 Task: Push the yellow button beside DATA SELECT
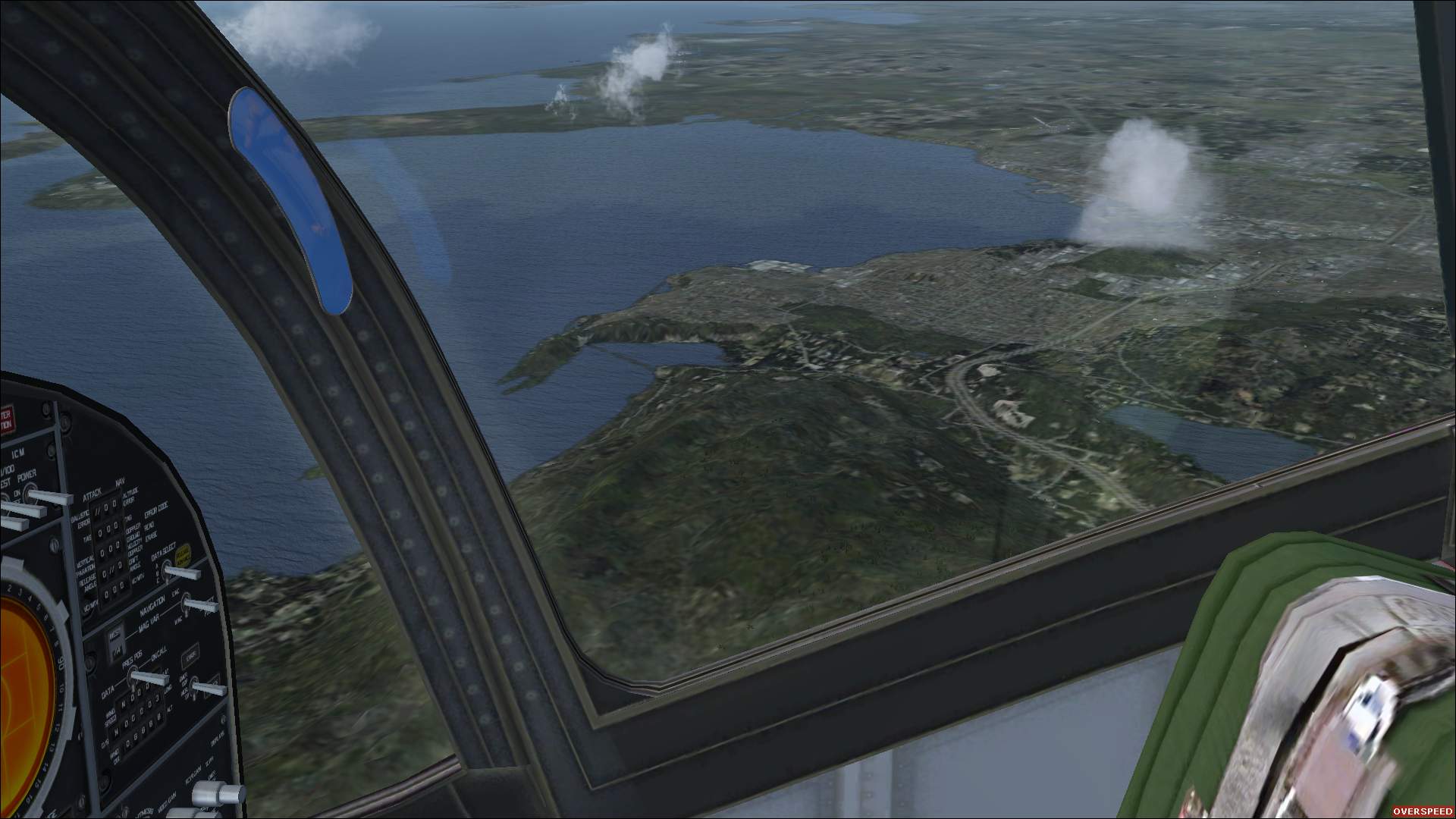point(184,557)
